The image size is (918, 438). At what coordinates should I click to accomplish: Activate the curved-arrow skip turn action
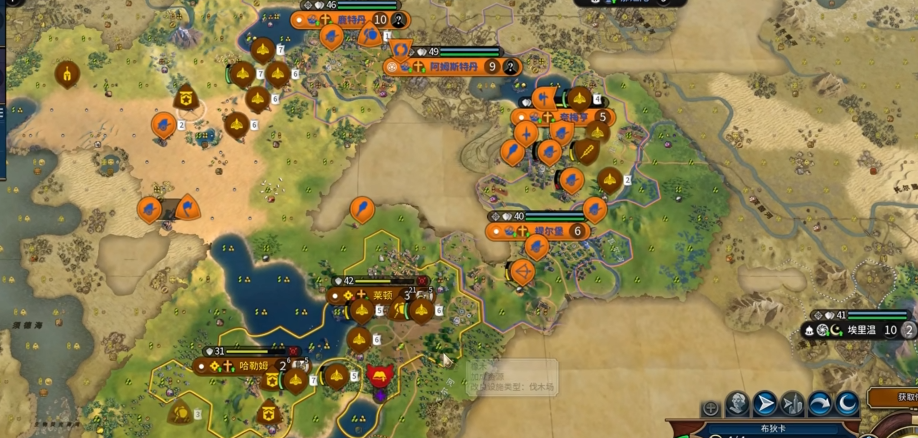[x=820, y=404]
